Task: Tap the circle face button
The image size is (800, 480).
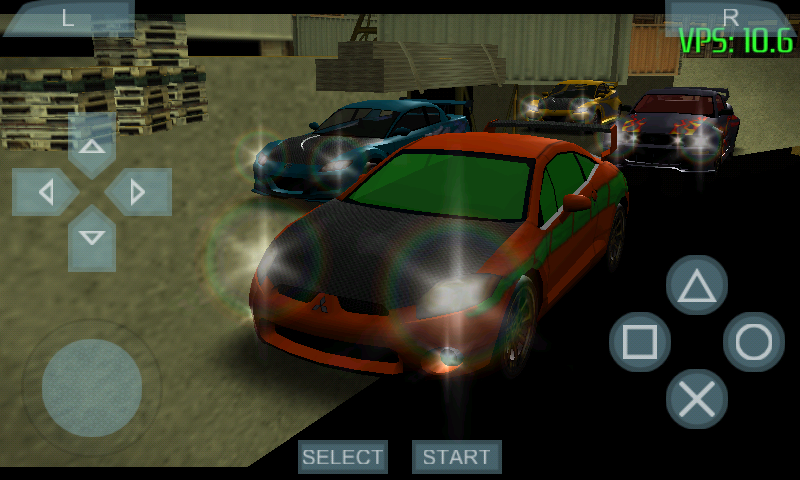Action: [x=753, y=343]
